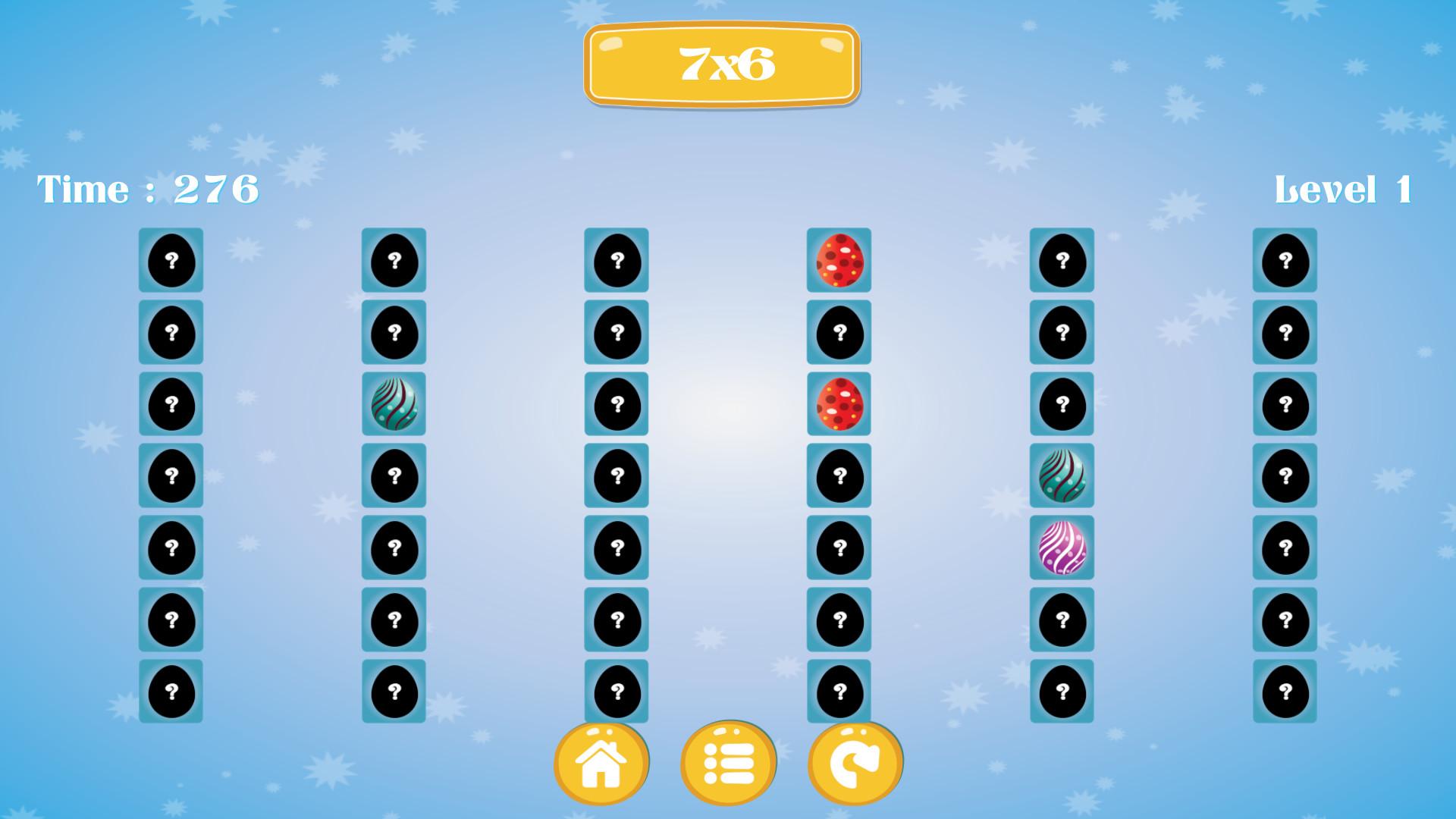Select the purple striped egg card

[x=1062, y=548]
